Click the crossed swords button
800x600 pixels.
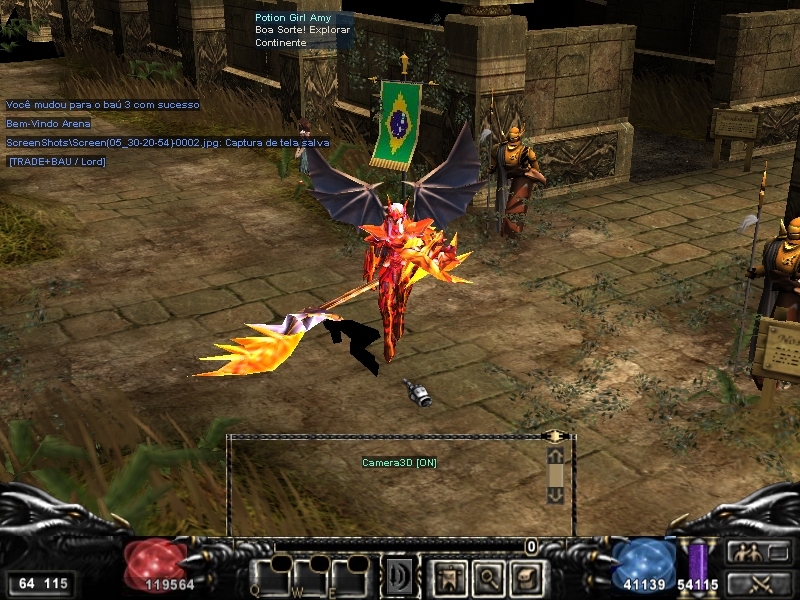pyautogui.click(x=758, y=583)
